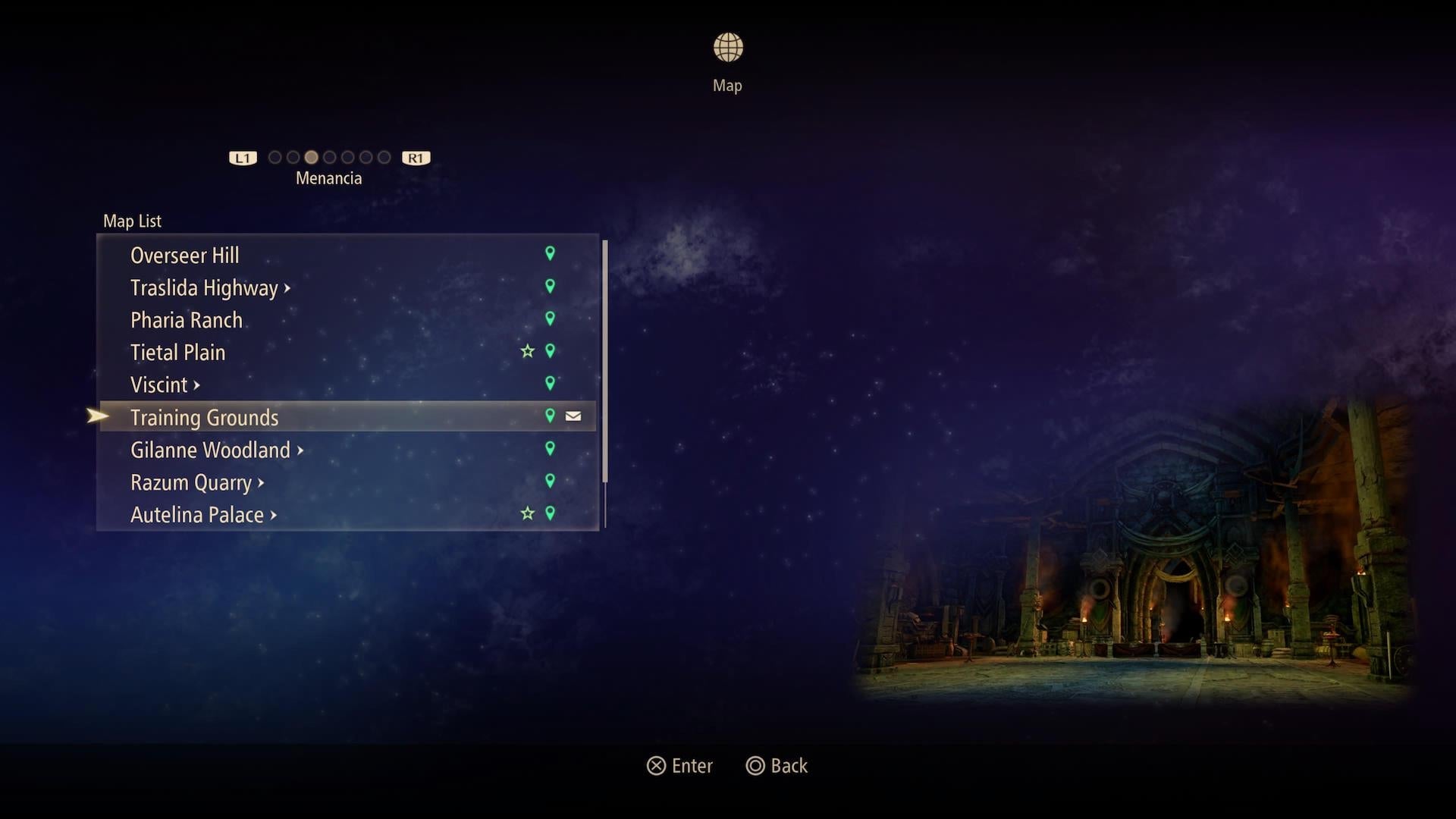Click the location pin next to Razum Quarry
Image resolution: width=1456 pixels, height=819 pixels.
(551, 481)
